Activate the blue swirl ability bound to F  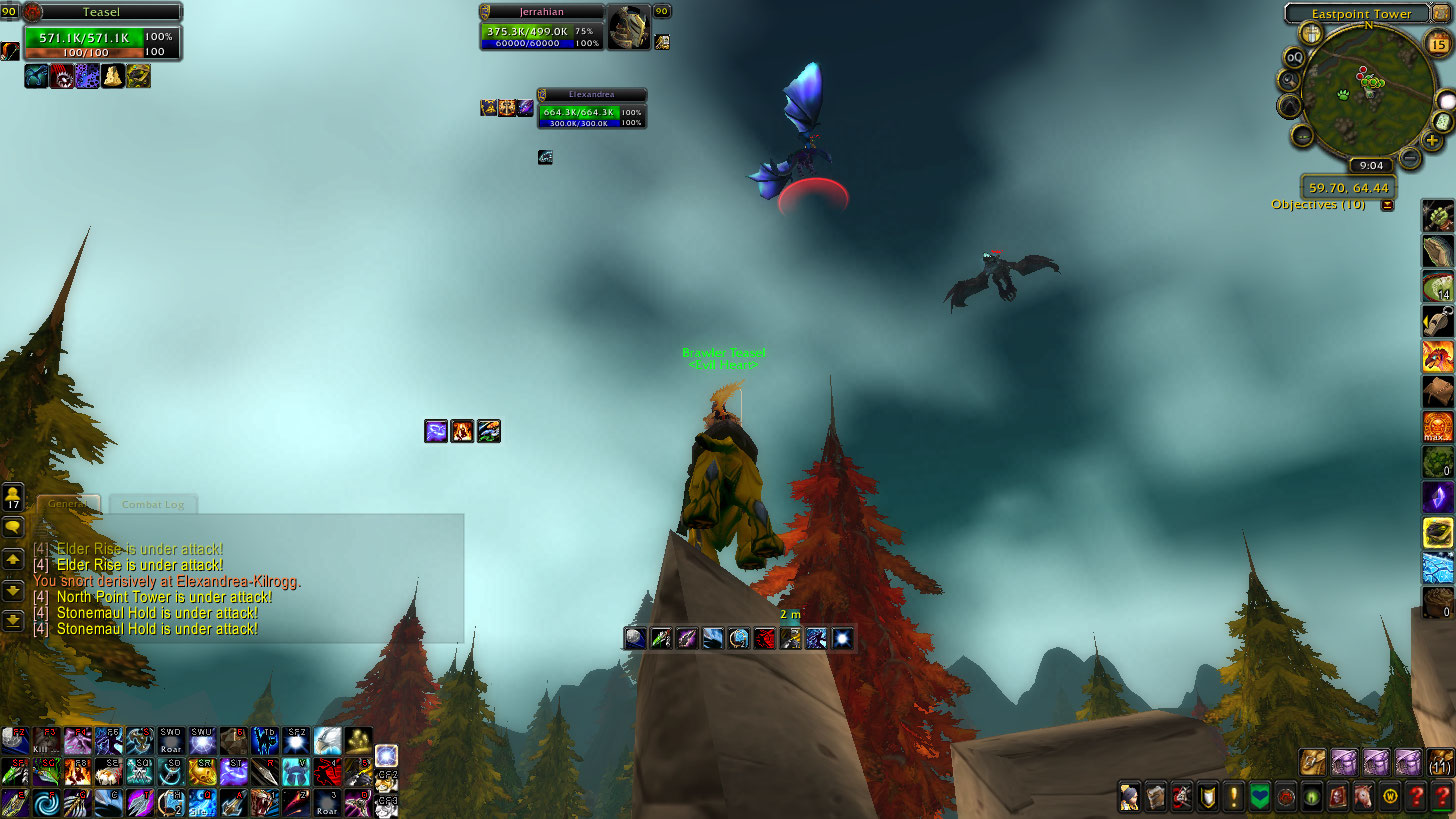(45, 803)
